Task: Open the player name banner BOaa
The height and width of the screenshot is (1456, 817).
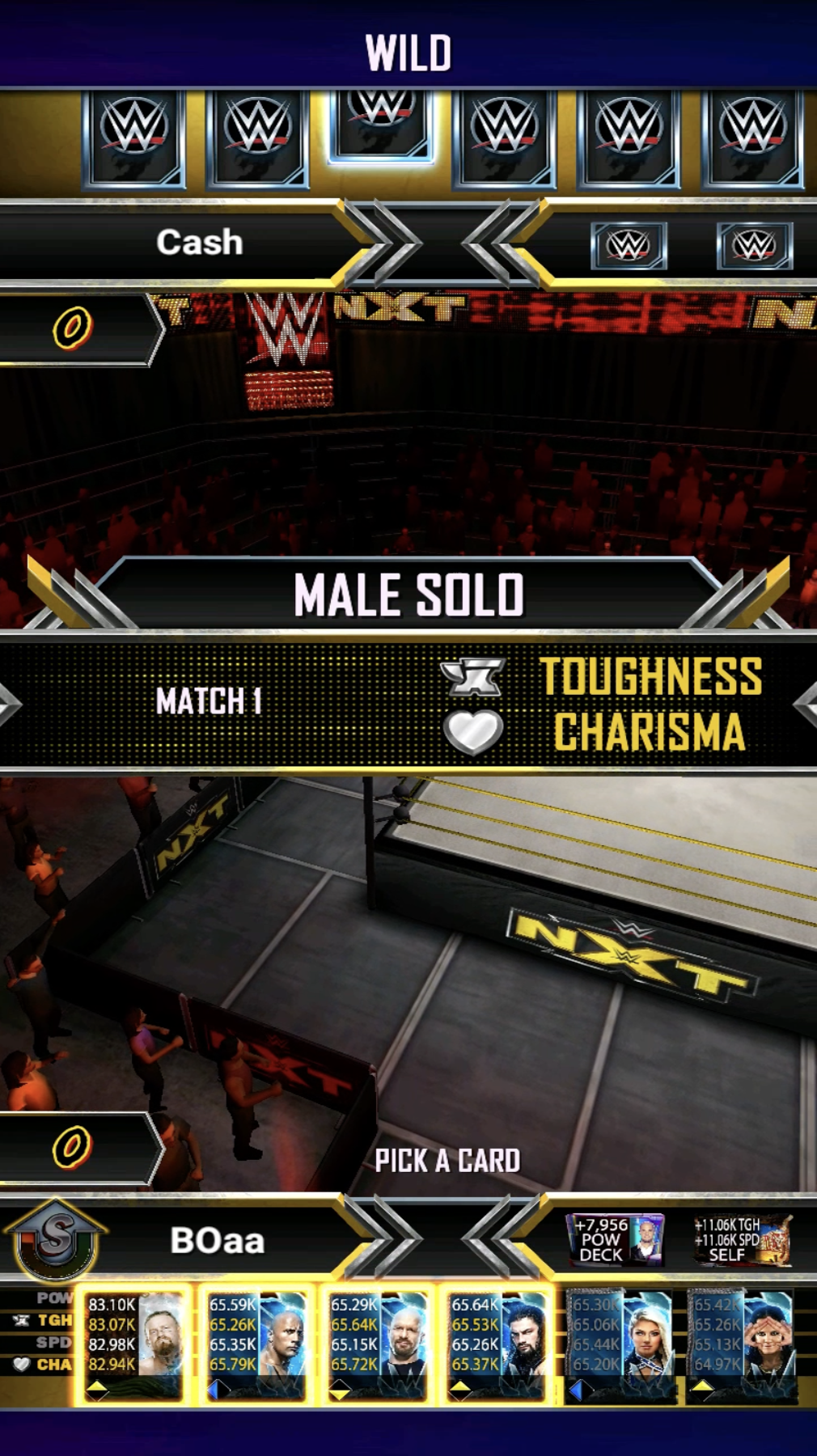Action: point(217,1241)
